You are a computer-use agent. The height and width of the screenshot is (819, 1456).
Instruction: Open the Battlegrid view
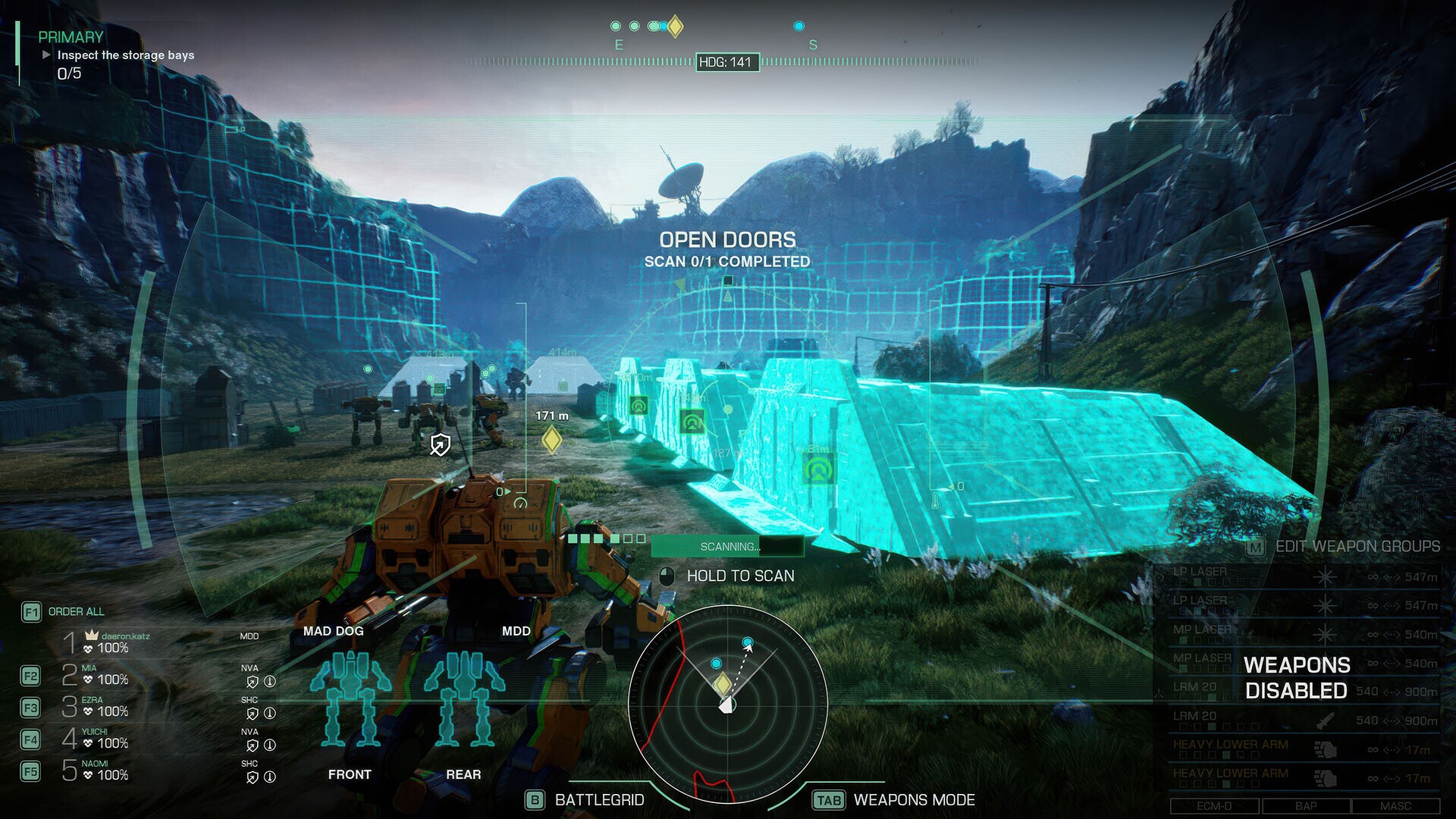tap(598, 799)
